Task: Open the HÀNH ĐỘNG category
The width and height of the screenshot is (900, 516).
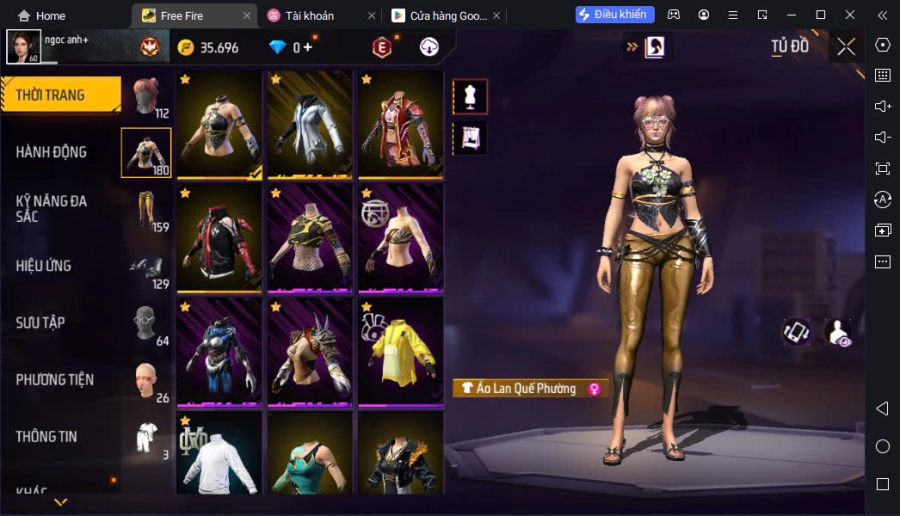Action: click(52, 152)
